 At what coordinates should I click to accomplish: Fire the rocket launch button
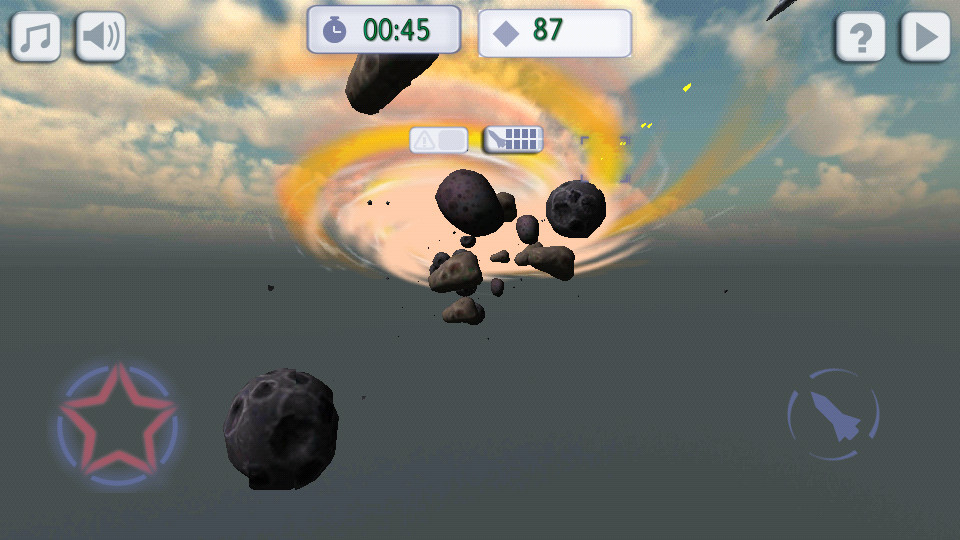click(x=833, y=414)
